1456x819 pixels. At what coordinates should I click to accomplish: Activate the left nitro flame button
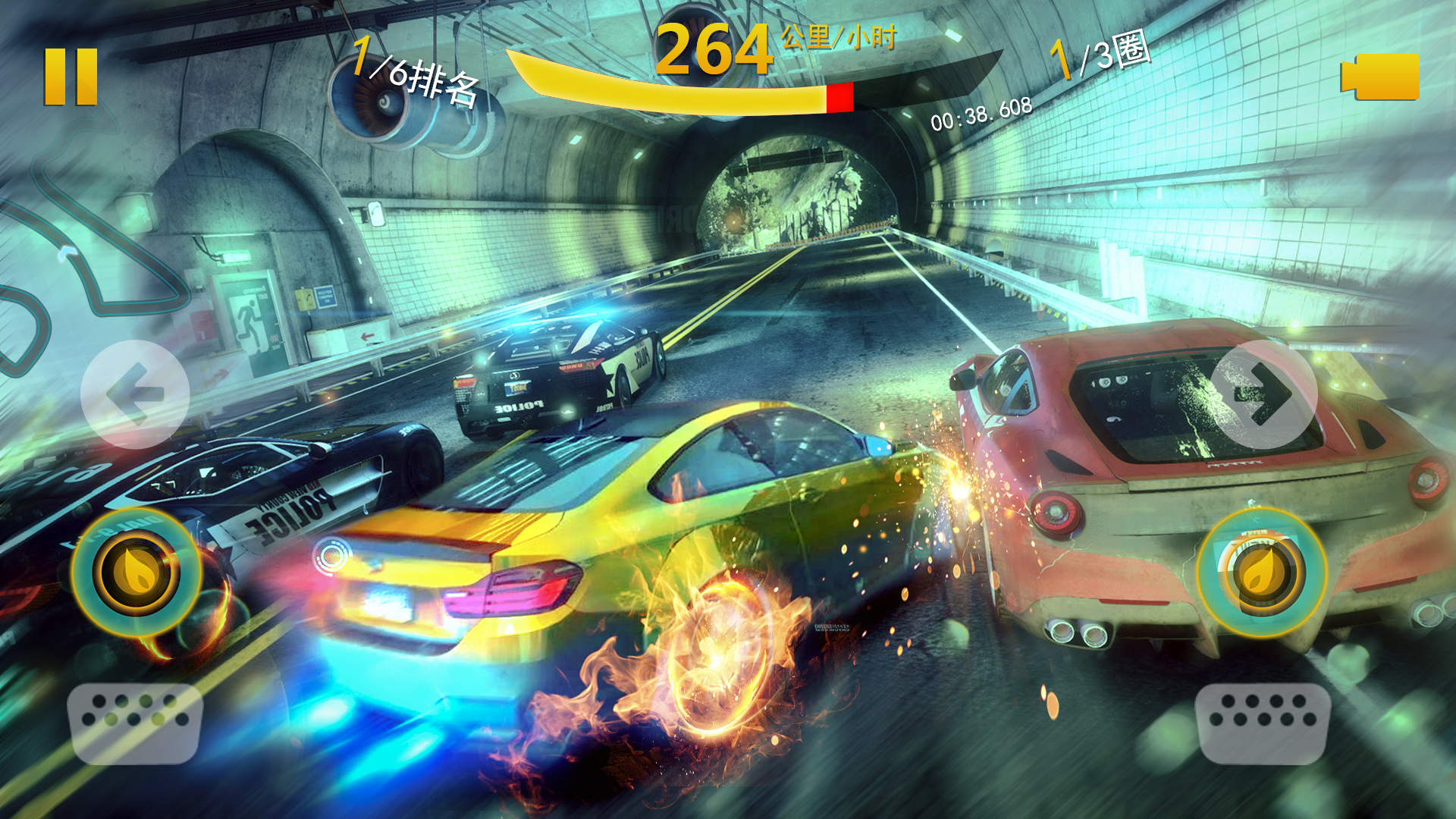(136, 573)
